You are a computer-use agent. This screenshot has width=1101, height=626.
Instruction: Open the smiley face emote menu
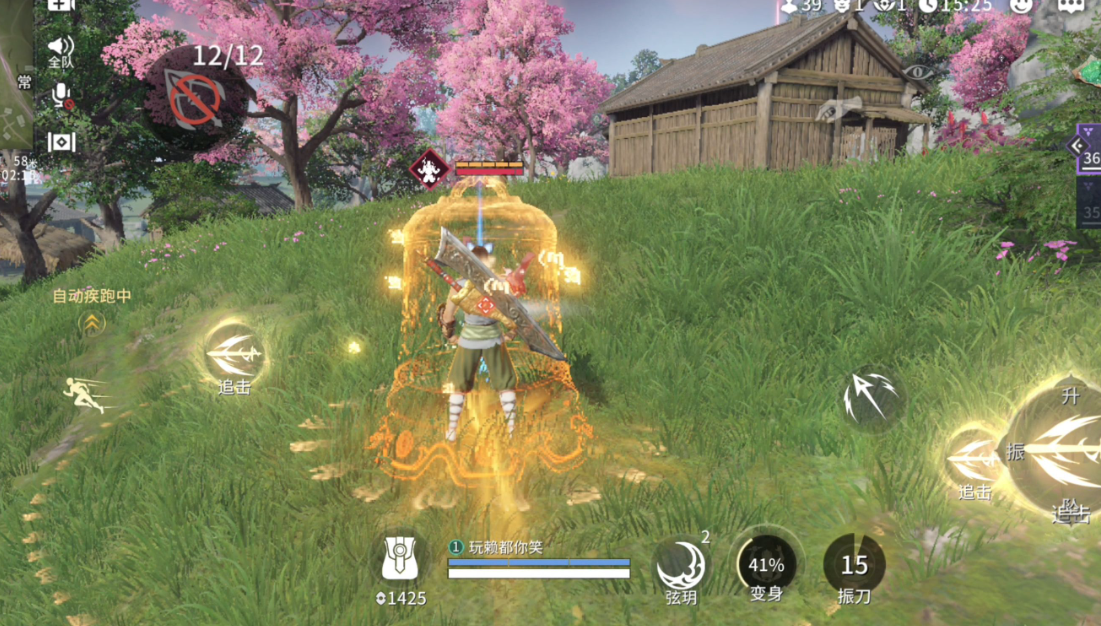(1020, 5)
